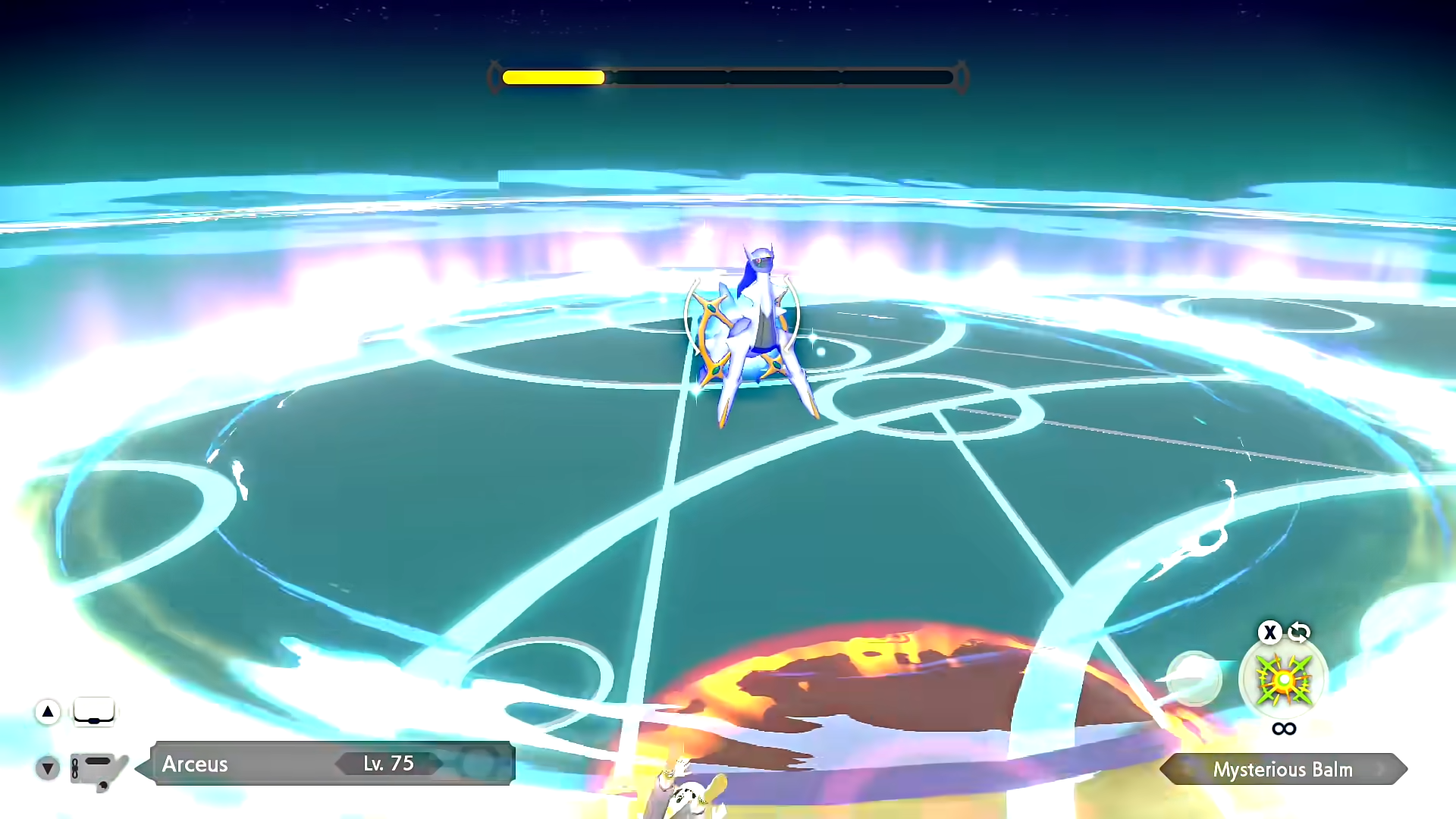The width and height of the screenshot is (1456, 819).
Task: Click the Mysterious Balm item label
Action: [1282, 769]
